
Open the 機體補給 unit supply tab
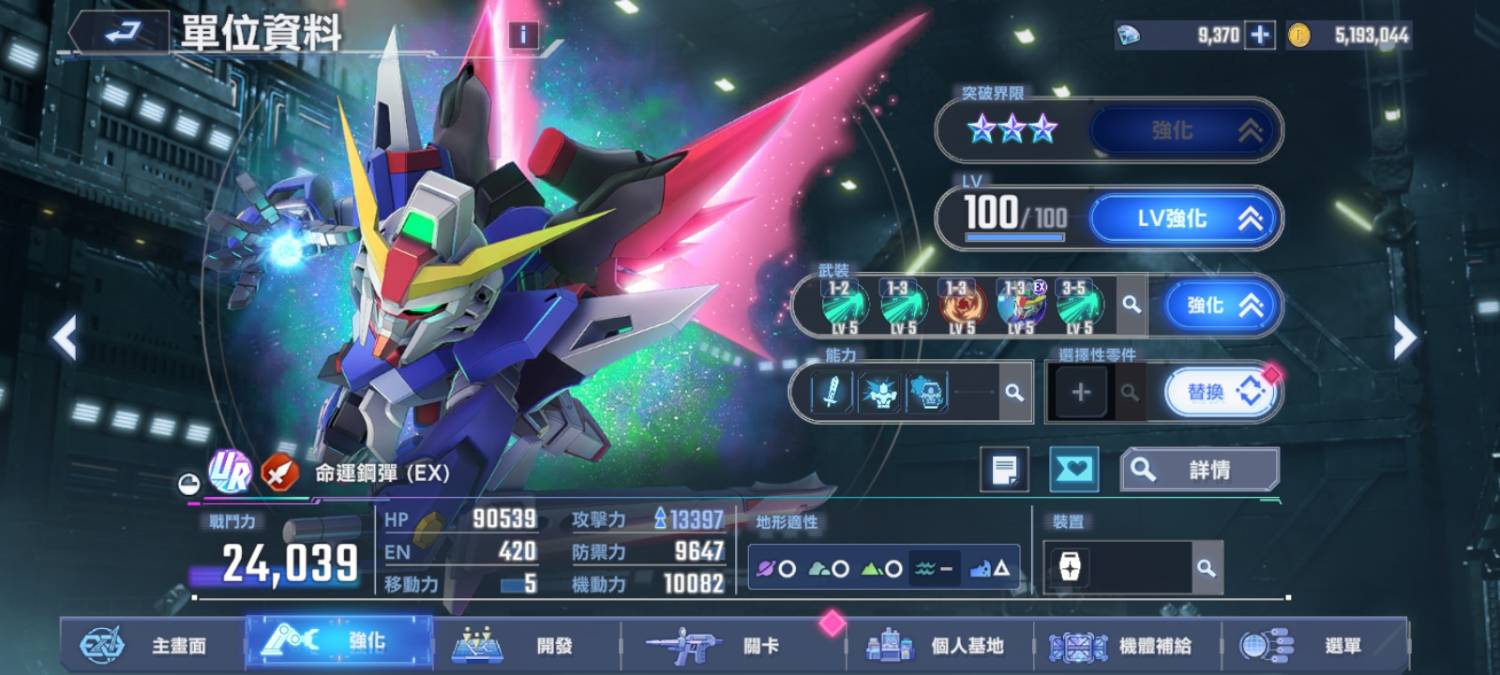pyautogui.click(x=1127, y=646)
